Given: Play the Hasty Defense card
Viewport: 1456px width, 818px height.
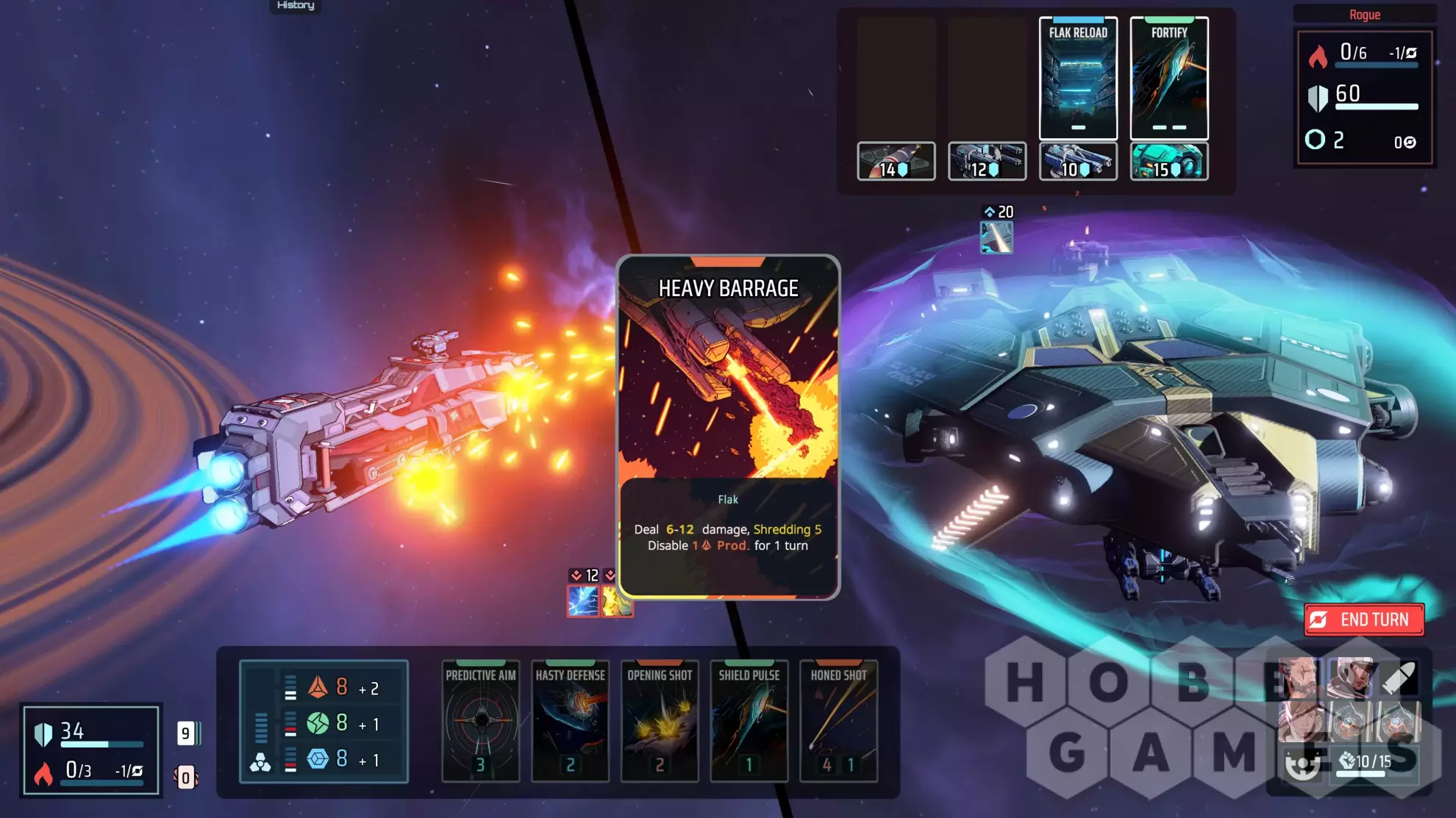Looking at the screenshot, I should (x=570, y=720).
